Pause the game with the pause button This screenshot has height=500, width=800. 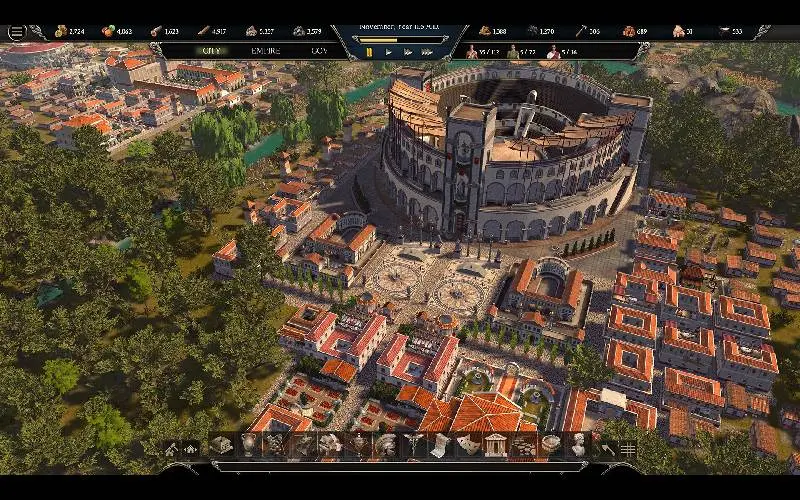[369, 51]
